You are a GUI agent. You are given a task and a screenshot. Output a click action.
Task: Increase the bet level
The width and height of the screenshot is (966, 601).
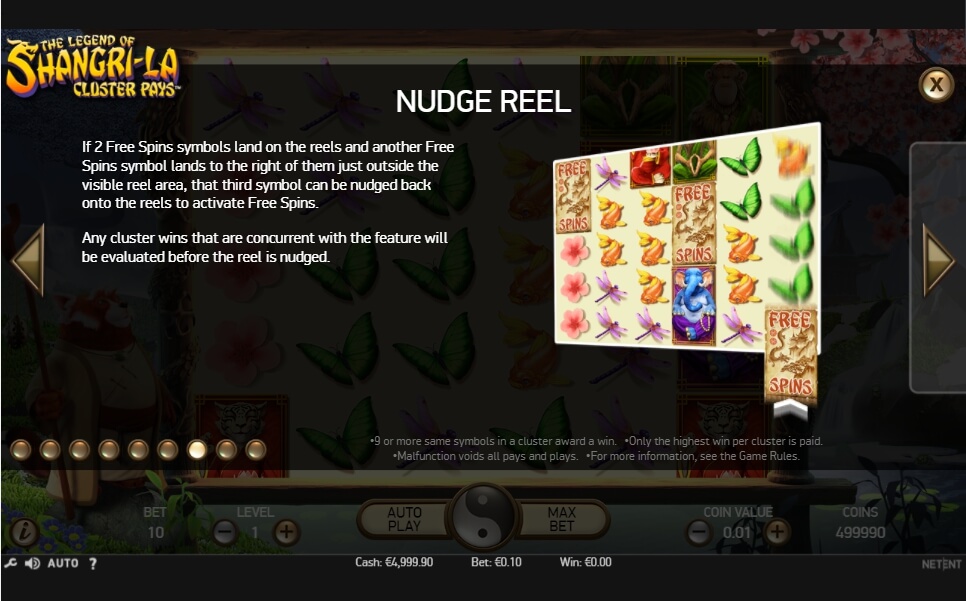point(287,532)
